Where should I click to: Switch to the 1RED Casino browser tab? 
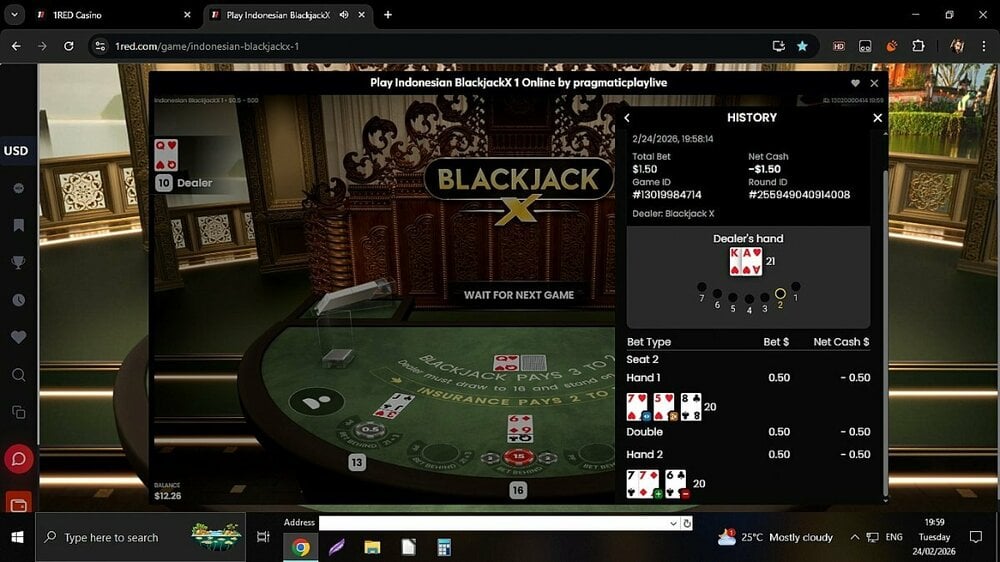[x=110, y=15]
